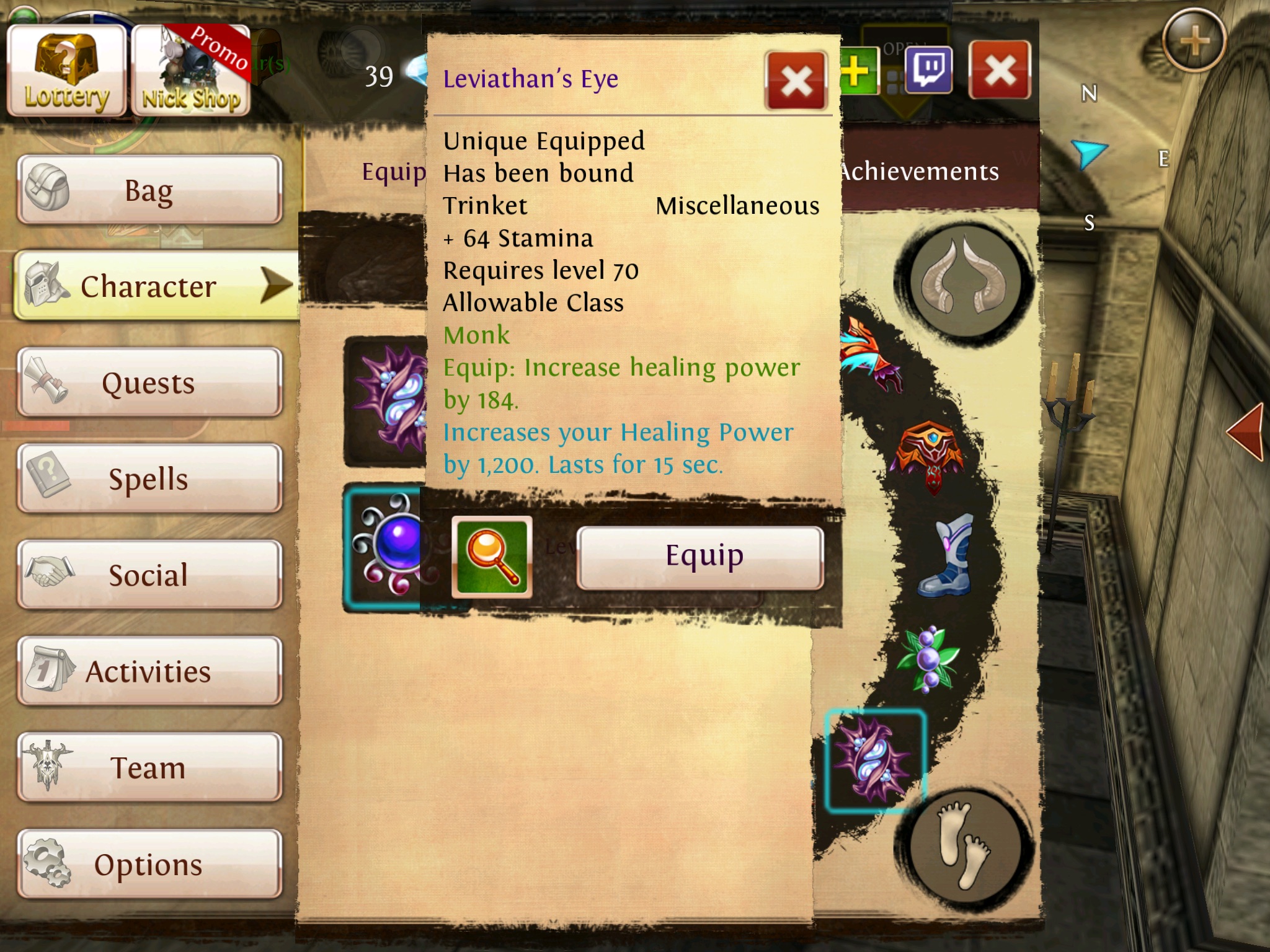Screen dimensions: 1270x952
Task: Add diamonds with the green plus button
Action: point(859,71)
